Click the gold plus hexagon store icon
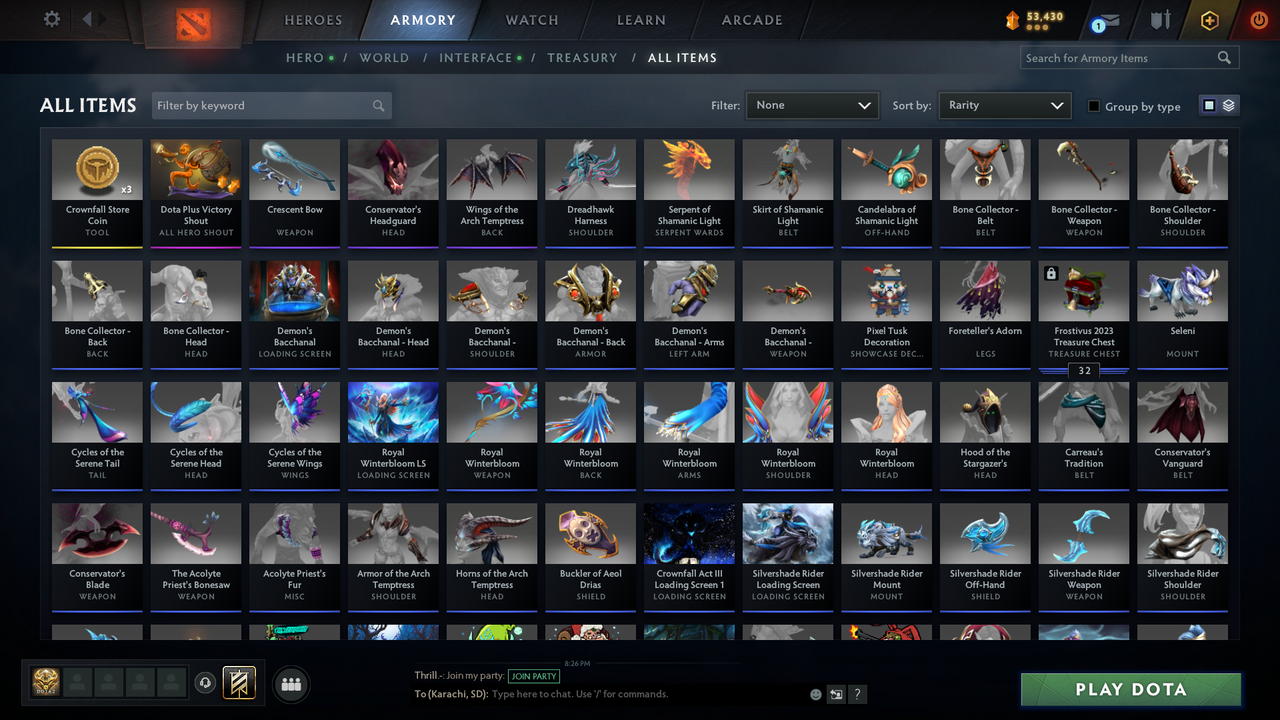 pyautogui.click(x=1209, y=19)
